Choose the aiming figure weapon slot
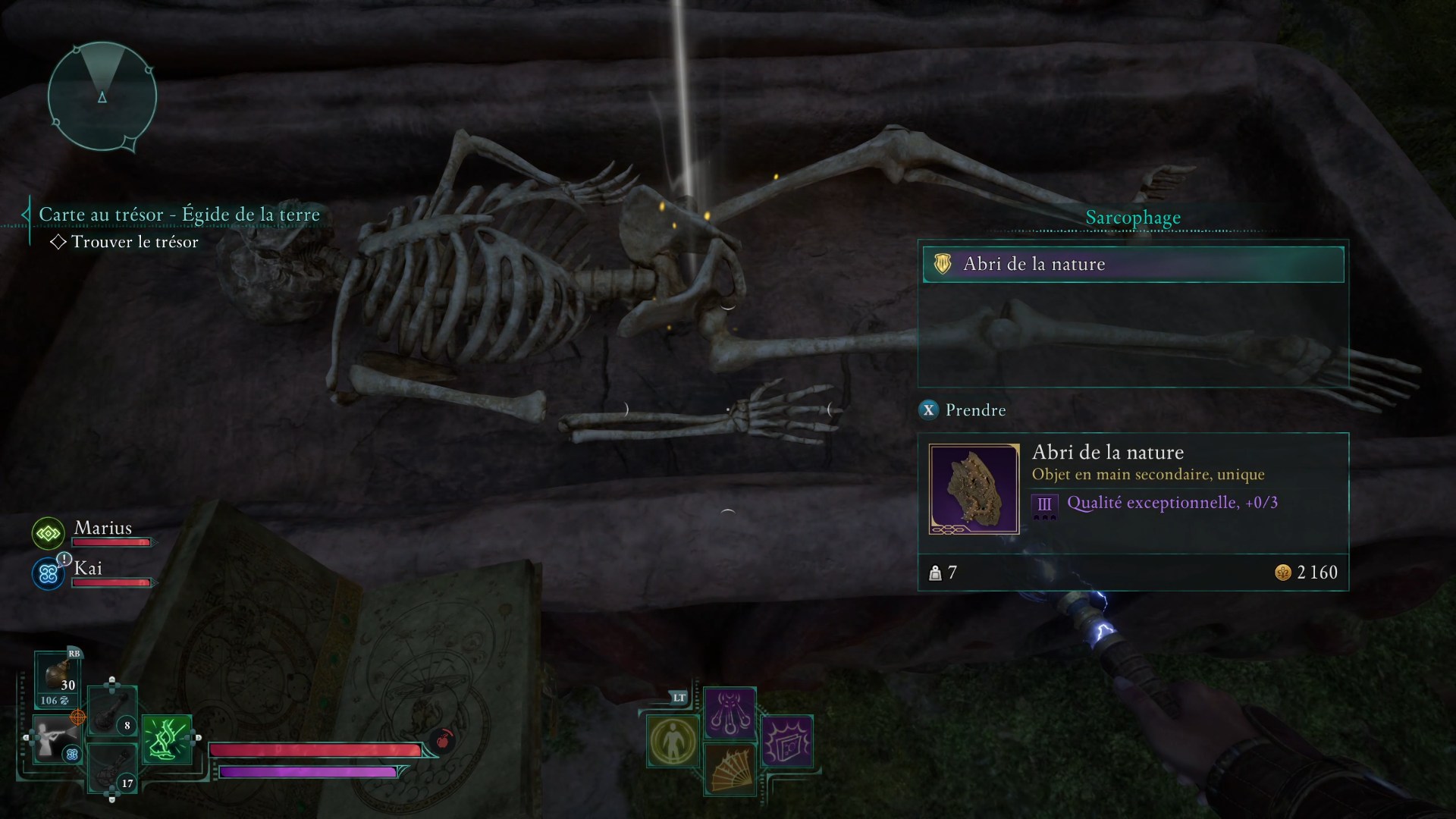1456x819 pixels. pyautogui.click(x=55, y=739)
